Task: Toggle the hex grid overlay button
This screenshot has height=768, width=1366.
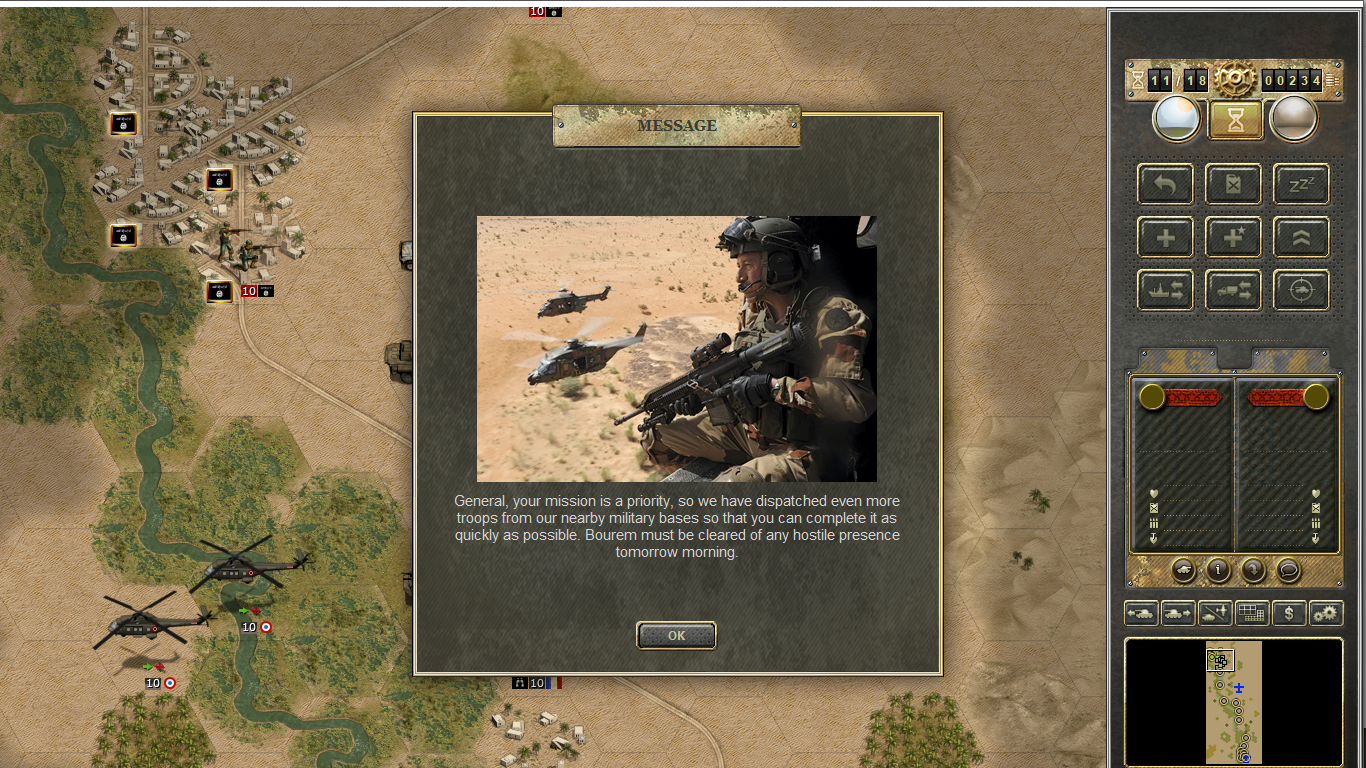Action: (x=1252, y=613)
